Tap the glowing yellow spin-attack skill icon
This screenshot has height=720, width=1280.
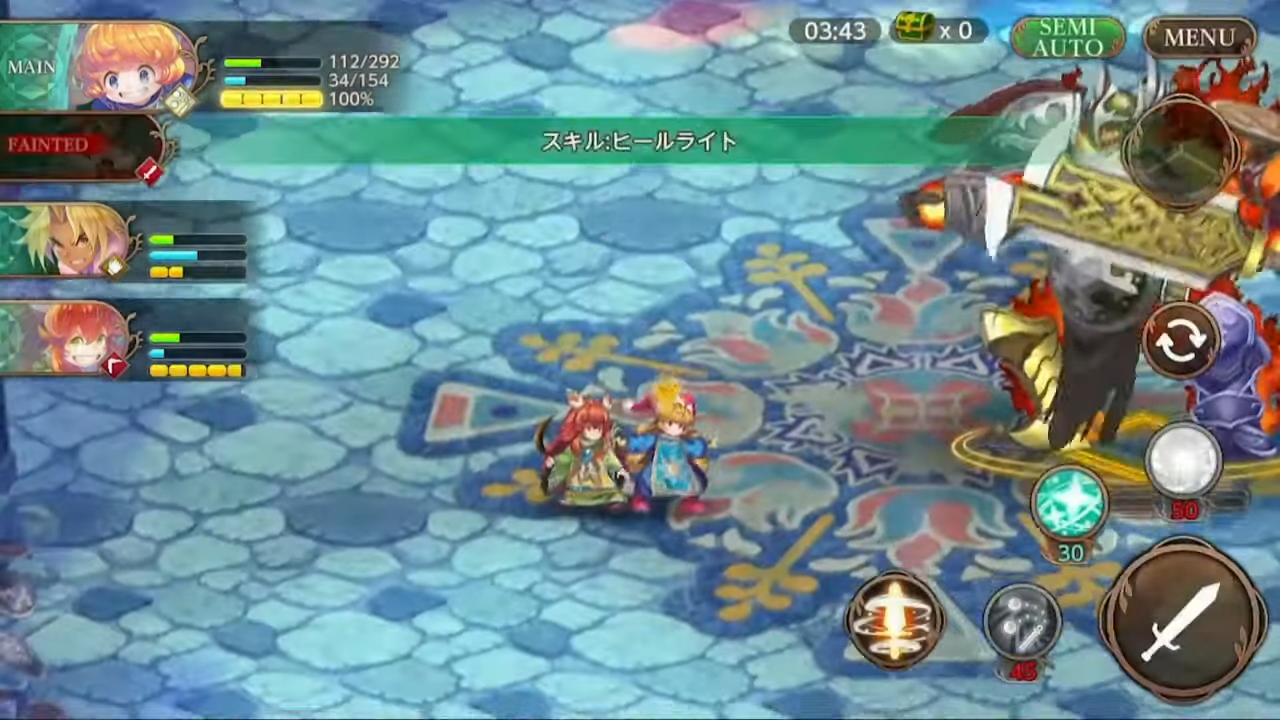pyautogui.click(x=895, y=620)
